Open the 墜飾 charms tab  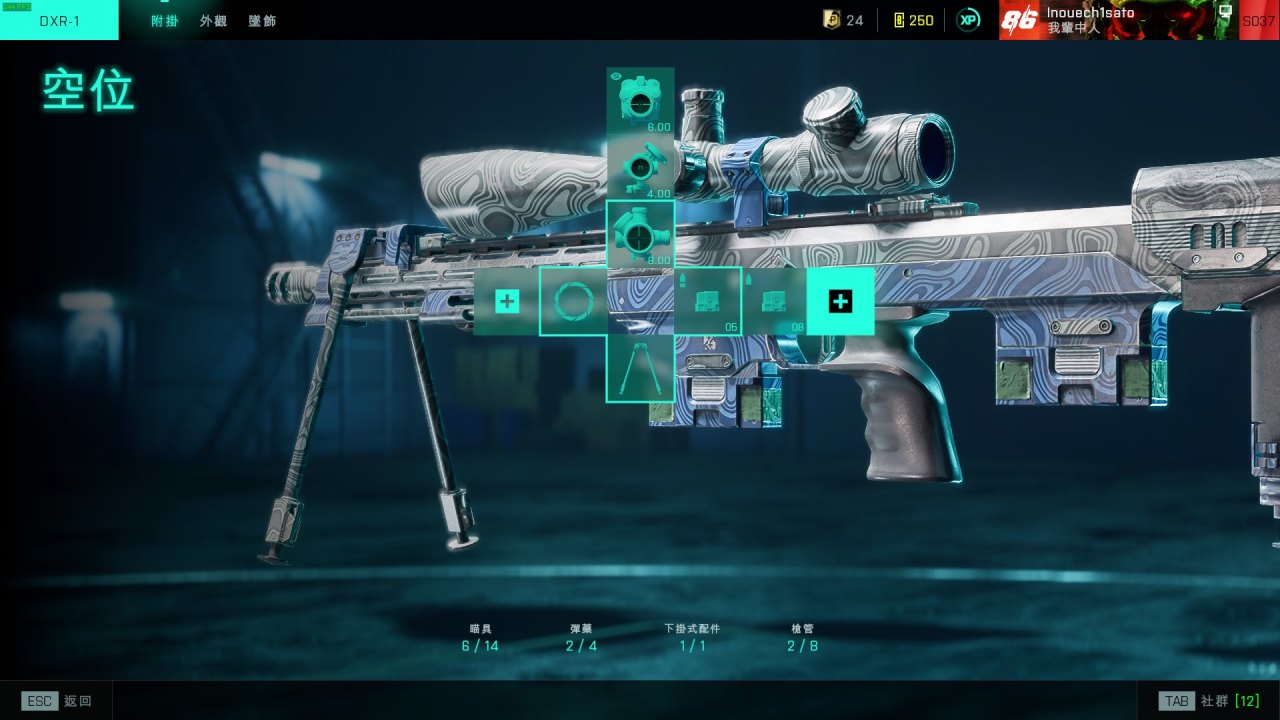coord(262,21)
